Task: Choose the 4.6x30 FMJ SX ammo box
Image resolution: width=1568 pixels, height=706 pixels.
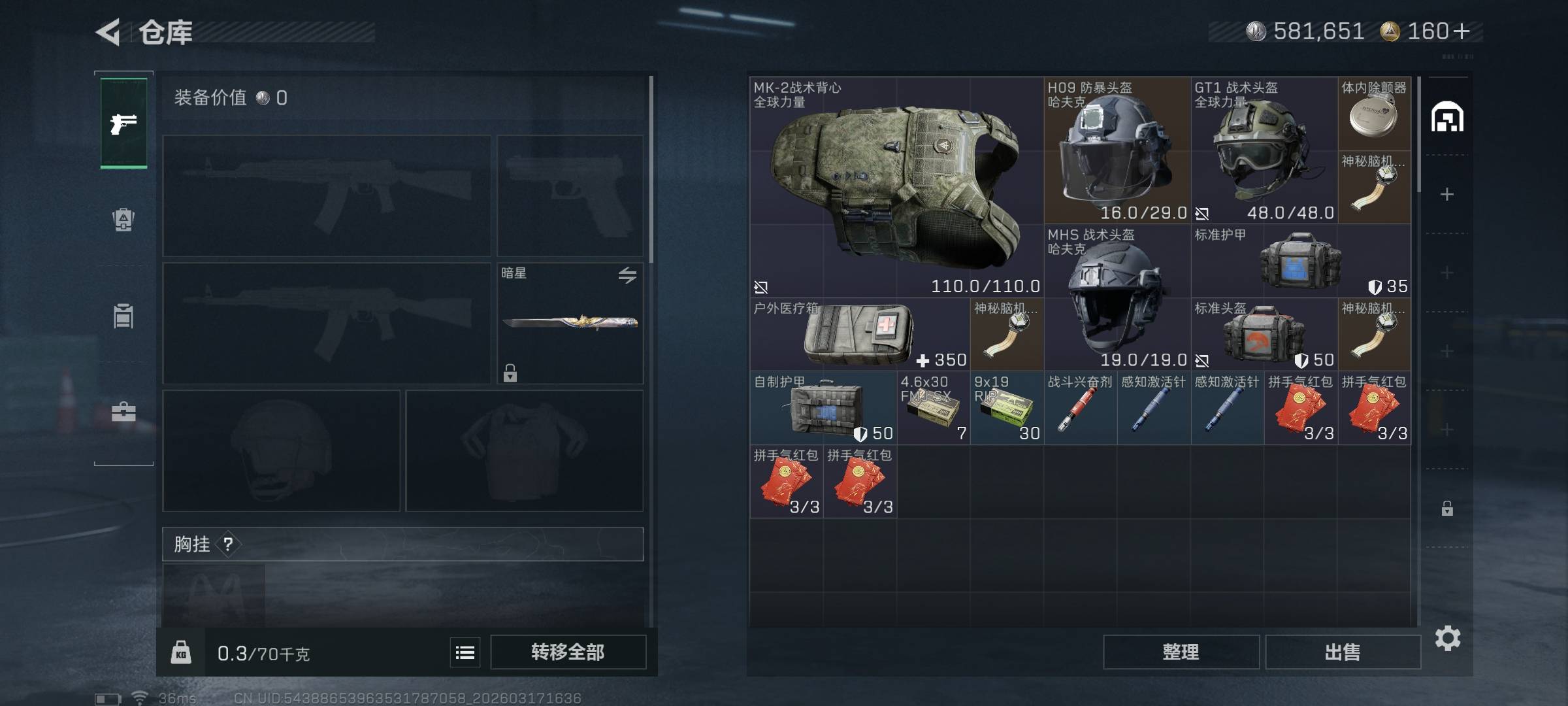Action: click(933, 408)
